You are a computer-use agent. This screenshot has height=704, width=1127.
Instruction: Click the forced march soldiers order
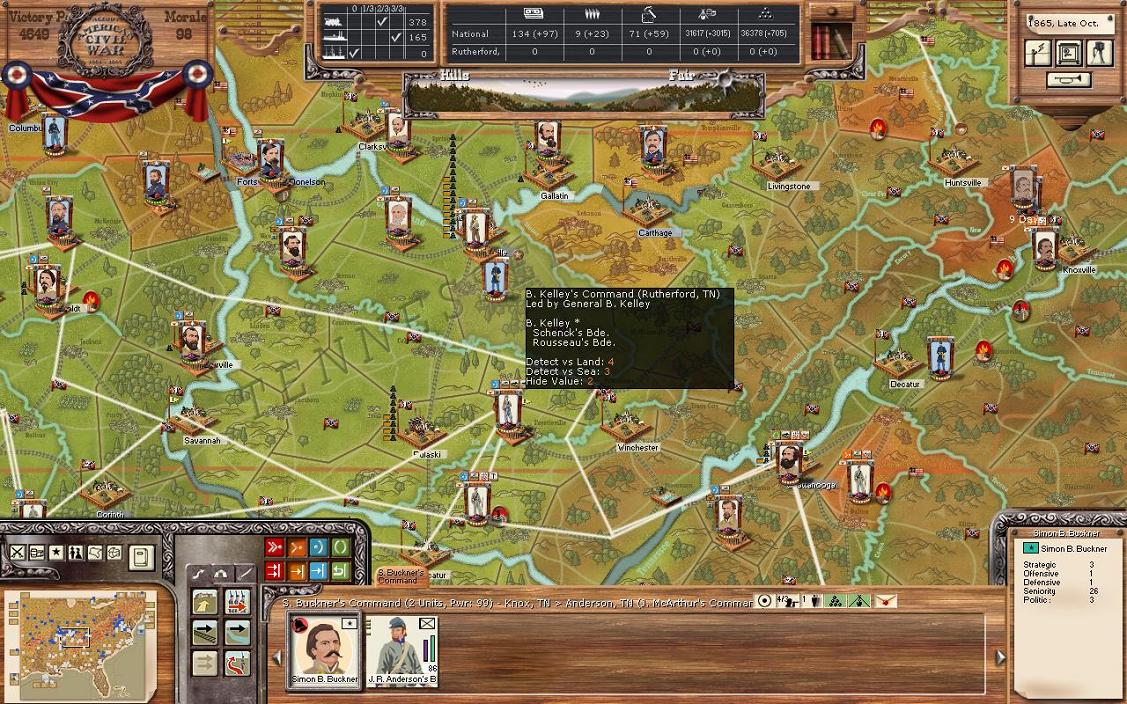click(238, 602)
